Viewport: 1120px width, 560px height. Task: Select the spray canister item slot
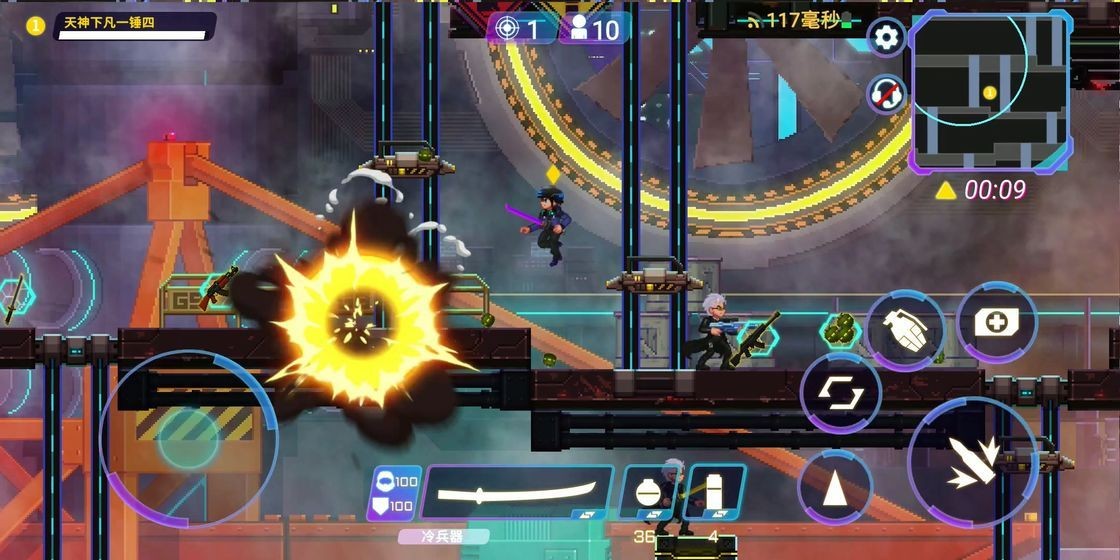click(x=713, y=492)
